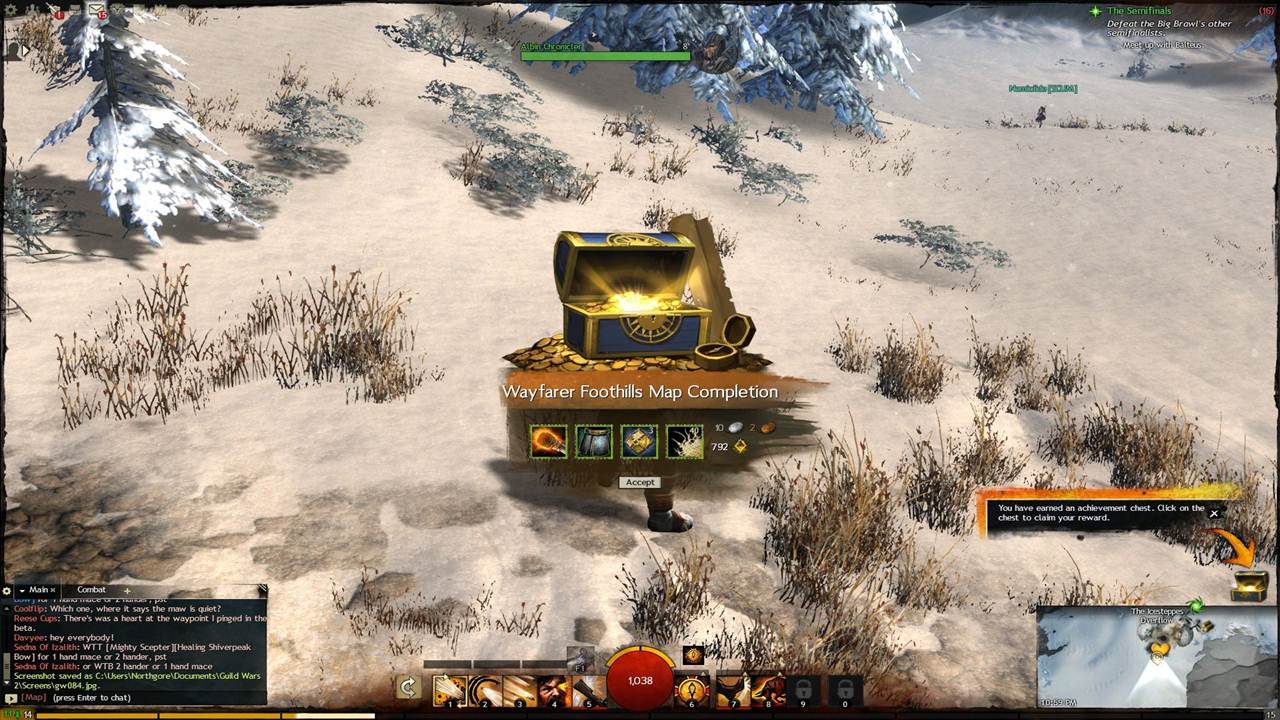The height and width of the screenshot is (720, 1280).
Task: Switch to the Combat chat tab
Action: [91, 590]
